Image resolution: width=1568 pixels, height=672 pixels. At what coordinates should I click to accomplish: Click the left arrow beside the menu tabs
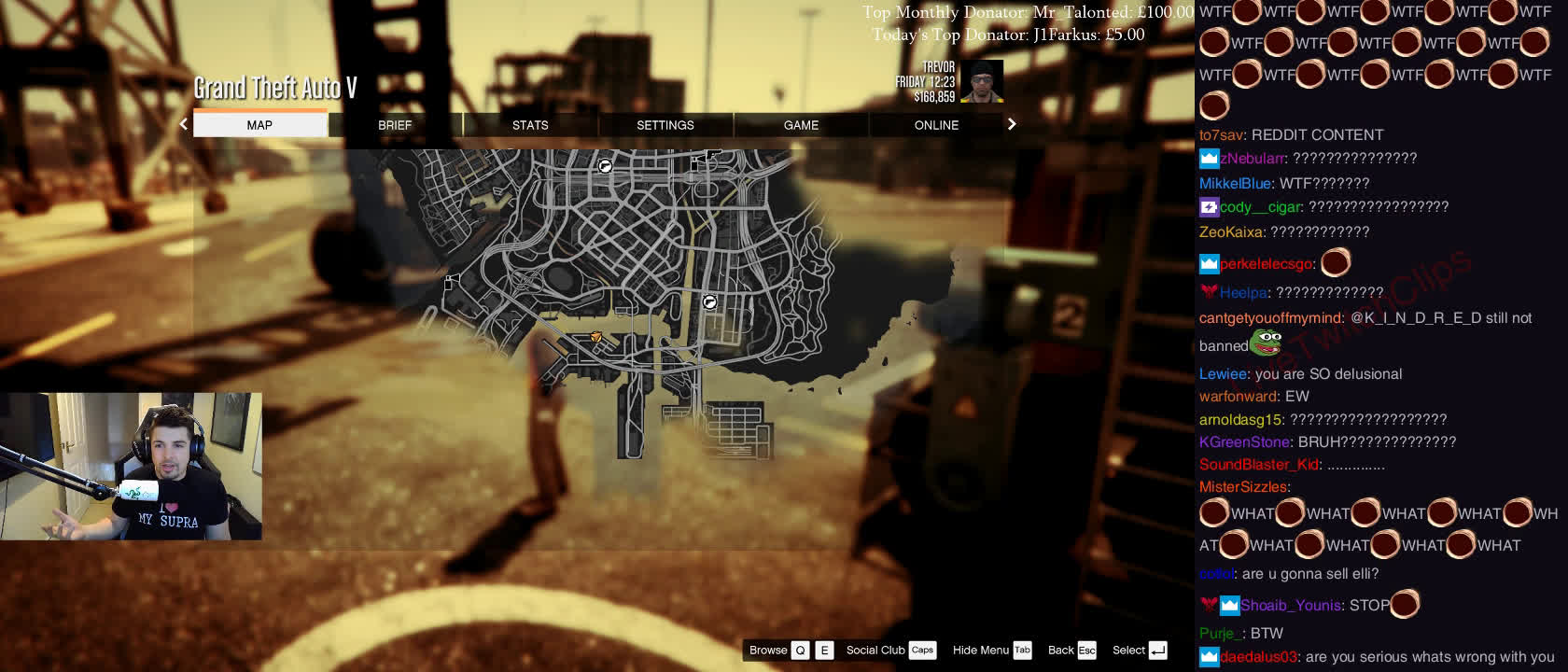(184, 124)
